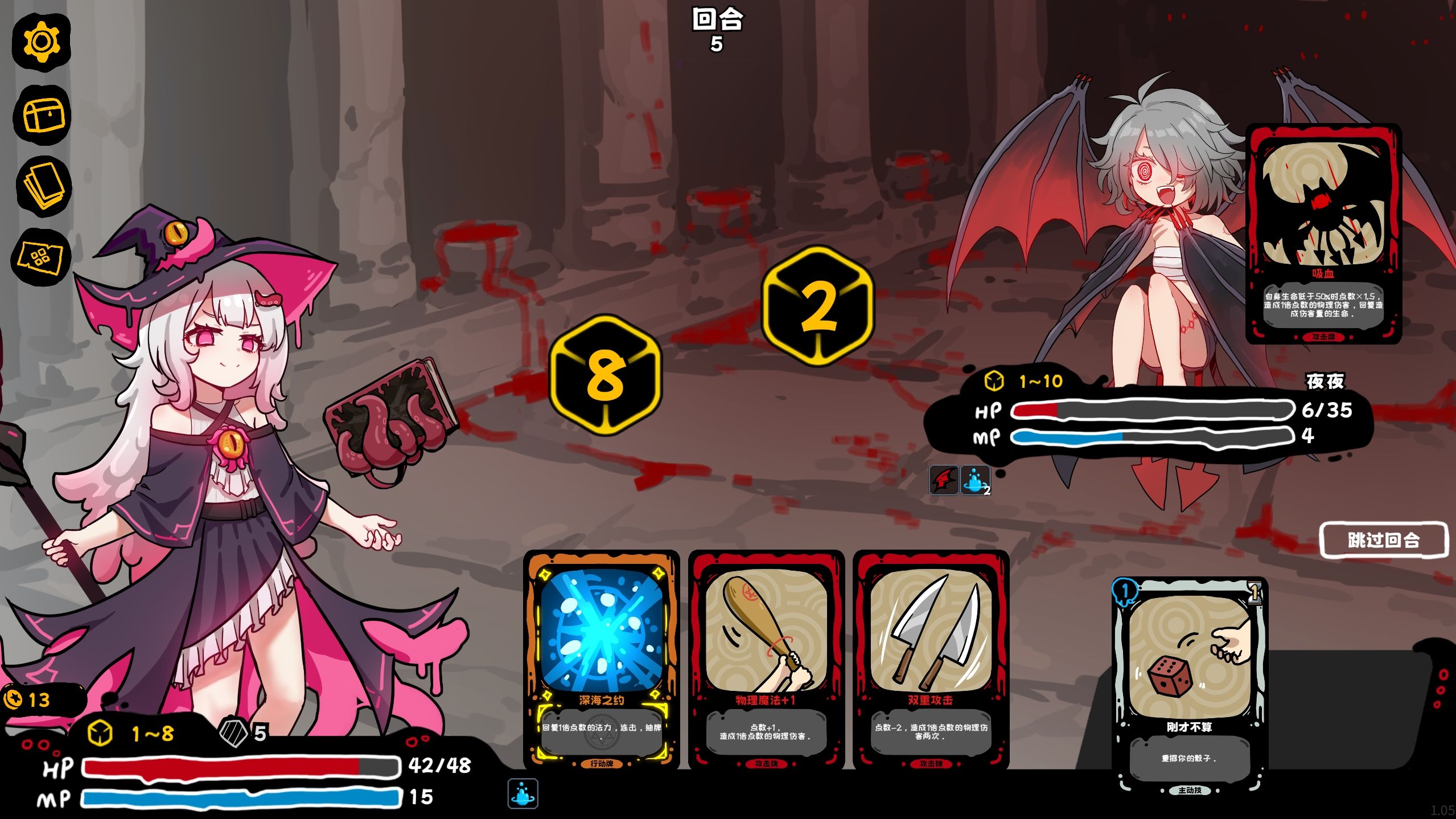Select the die showing 8
Image resolution: width=1456 pixels, height=819 pixels.
click(x=605, y=375)
